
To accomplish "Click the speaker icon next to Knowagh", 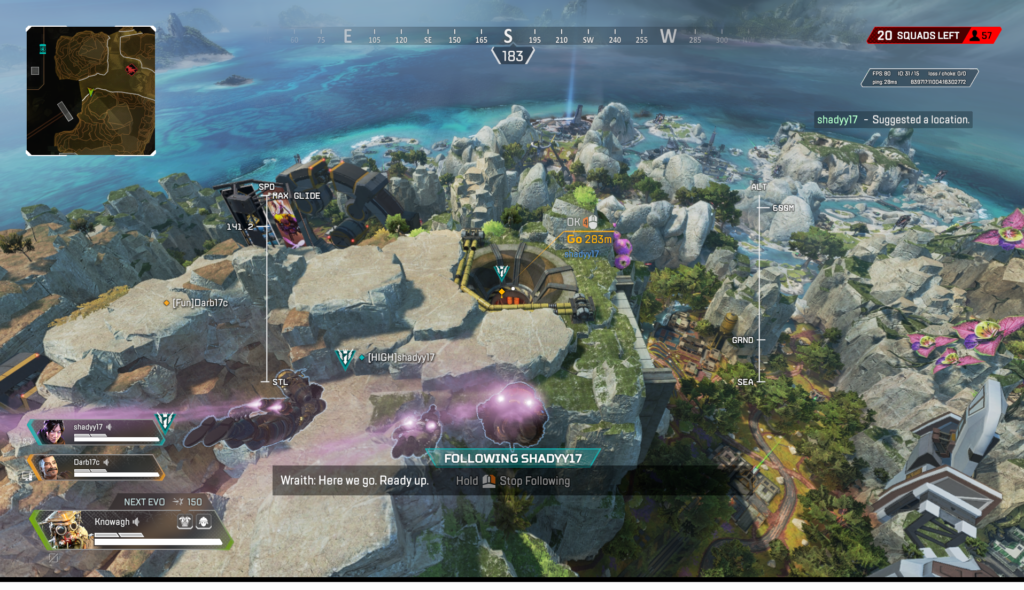I will point(137,522).
